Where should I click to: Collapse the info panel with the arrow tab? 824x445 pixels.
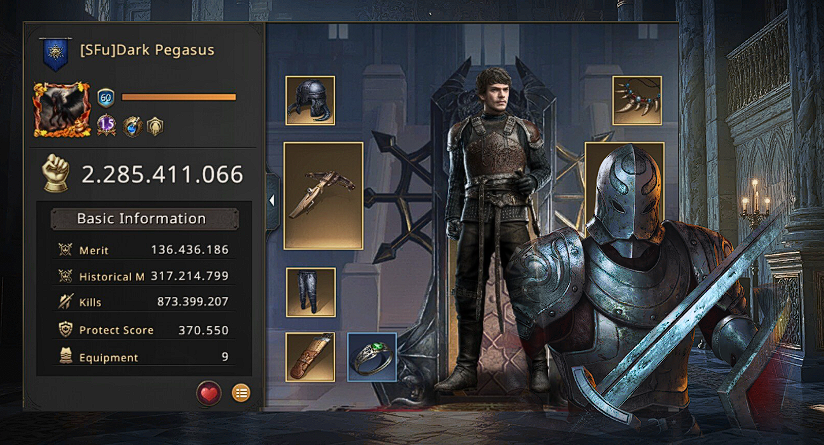(272, 200)
